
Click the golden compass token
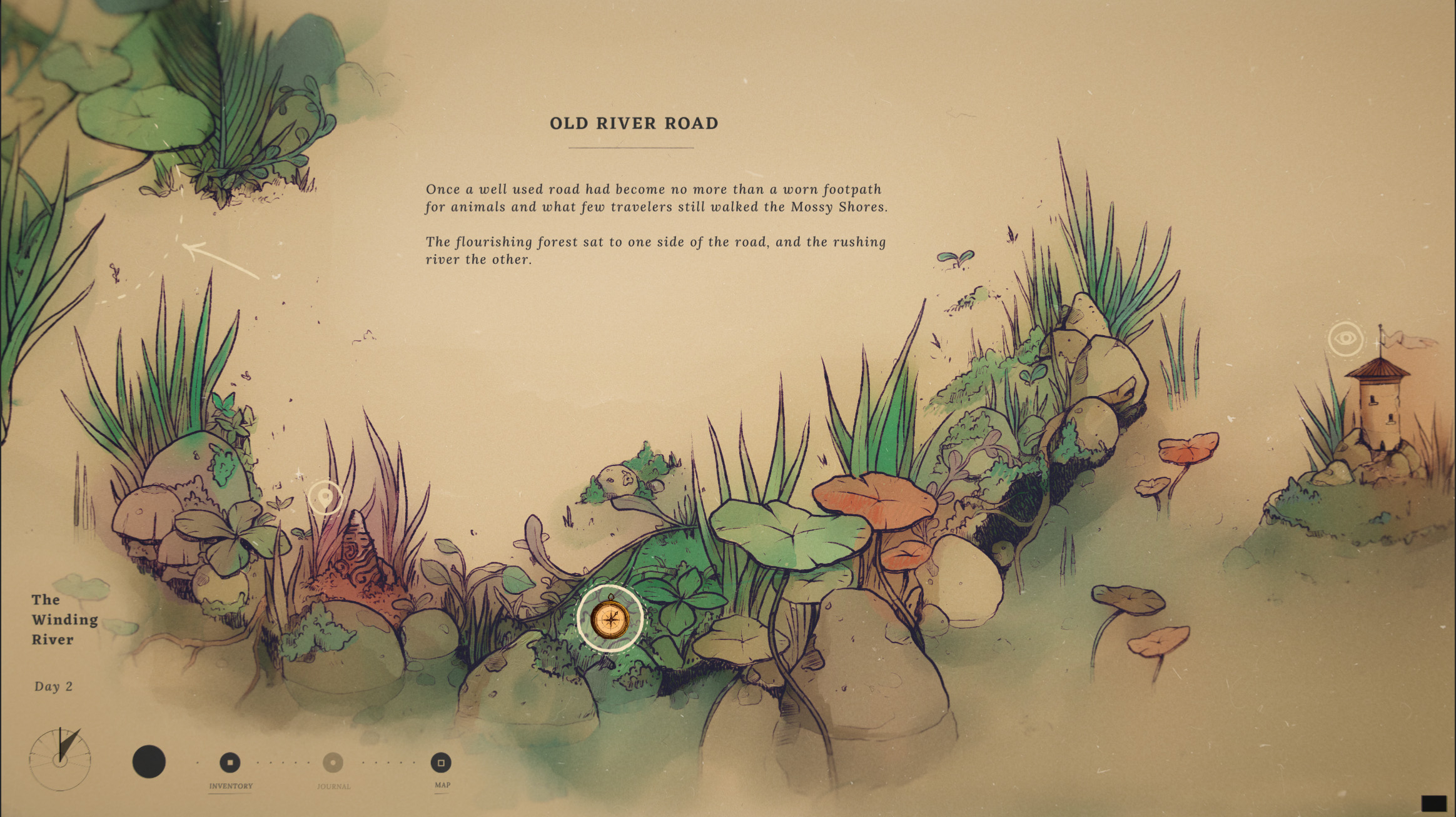point(610,619)
